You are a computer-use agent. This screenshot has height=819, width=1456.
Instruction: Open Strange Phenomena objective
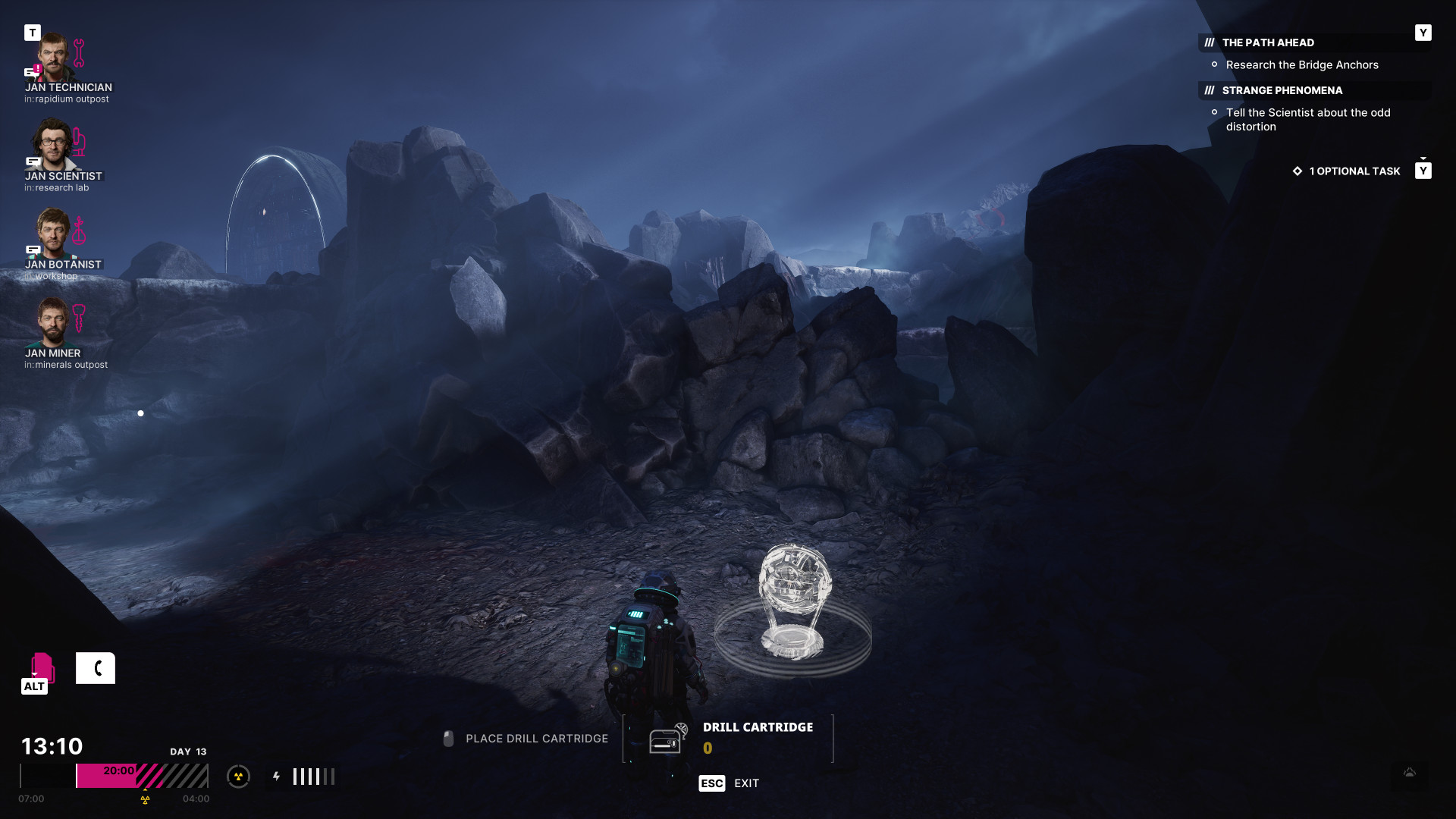click(x=1282, y=90)
